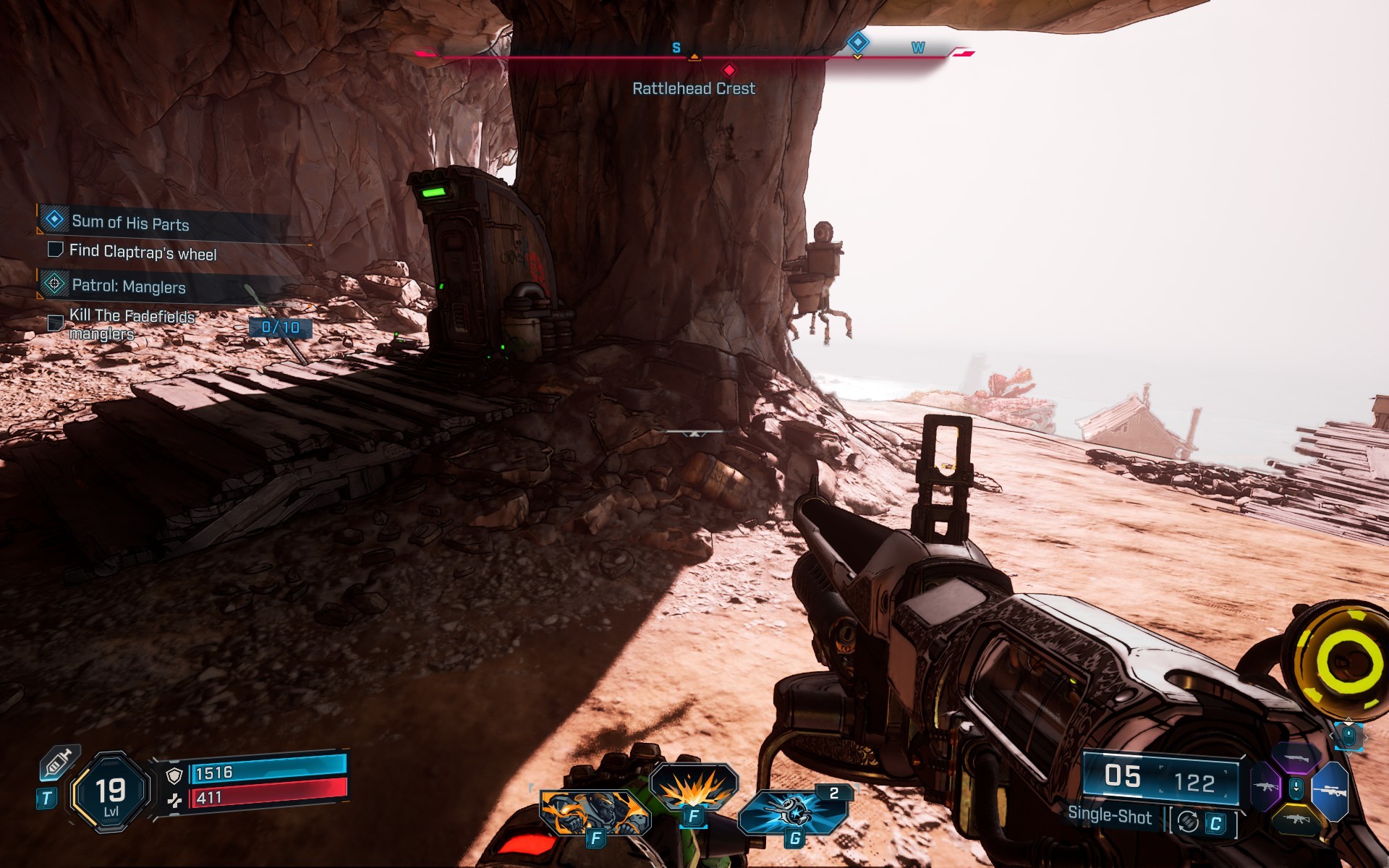This screenshot has width=1389, height=868.
Task: Use the repair kit syringe icon
Action: (x=59, y=764)
